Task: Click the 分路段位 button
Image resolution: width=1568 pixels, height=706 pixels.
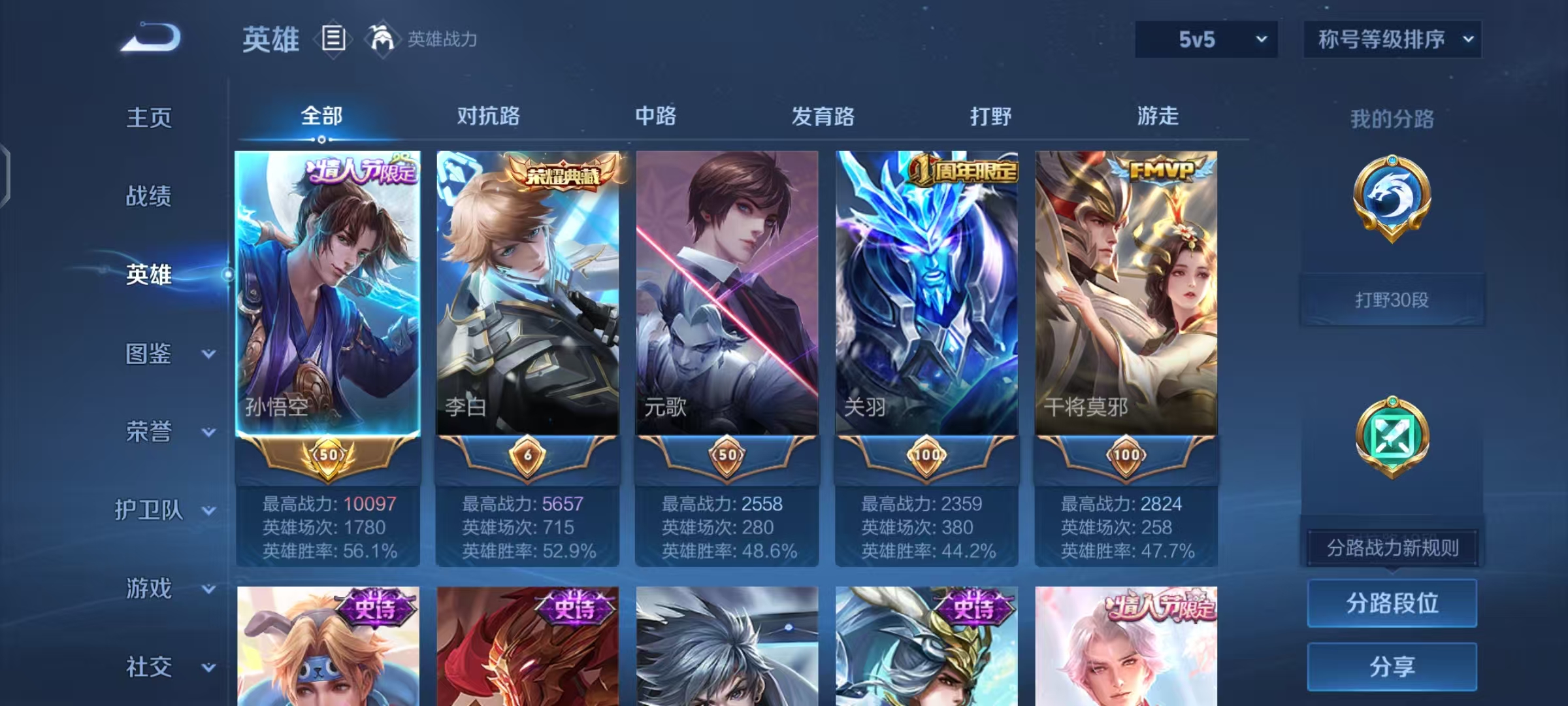Action: click(1392, 603)
